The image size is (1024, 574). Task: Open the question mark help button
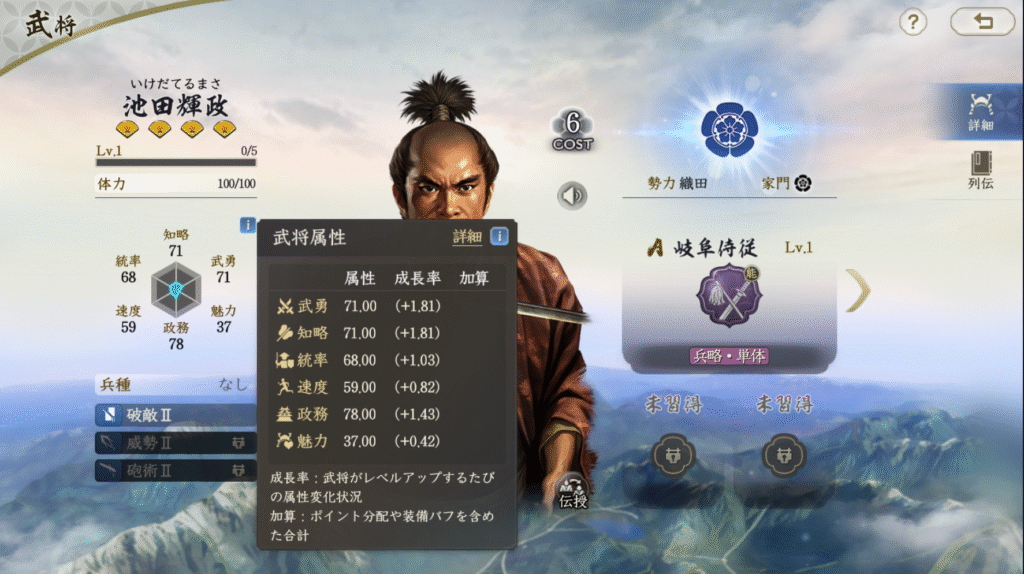pos(912,22)
